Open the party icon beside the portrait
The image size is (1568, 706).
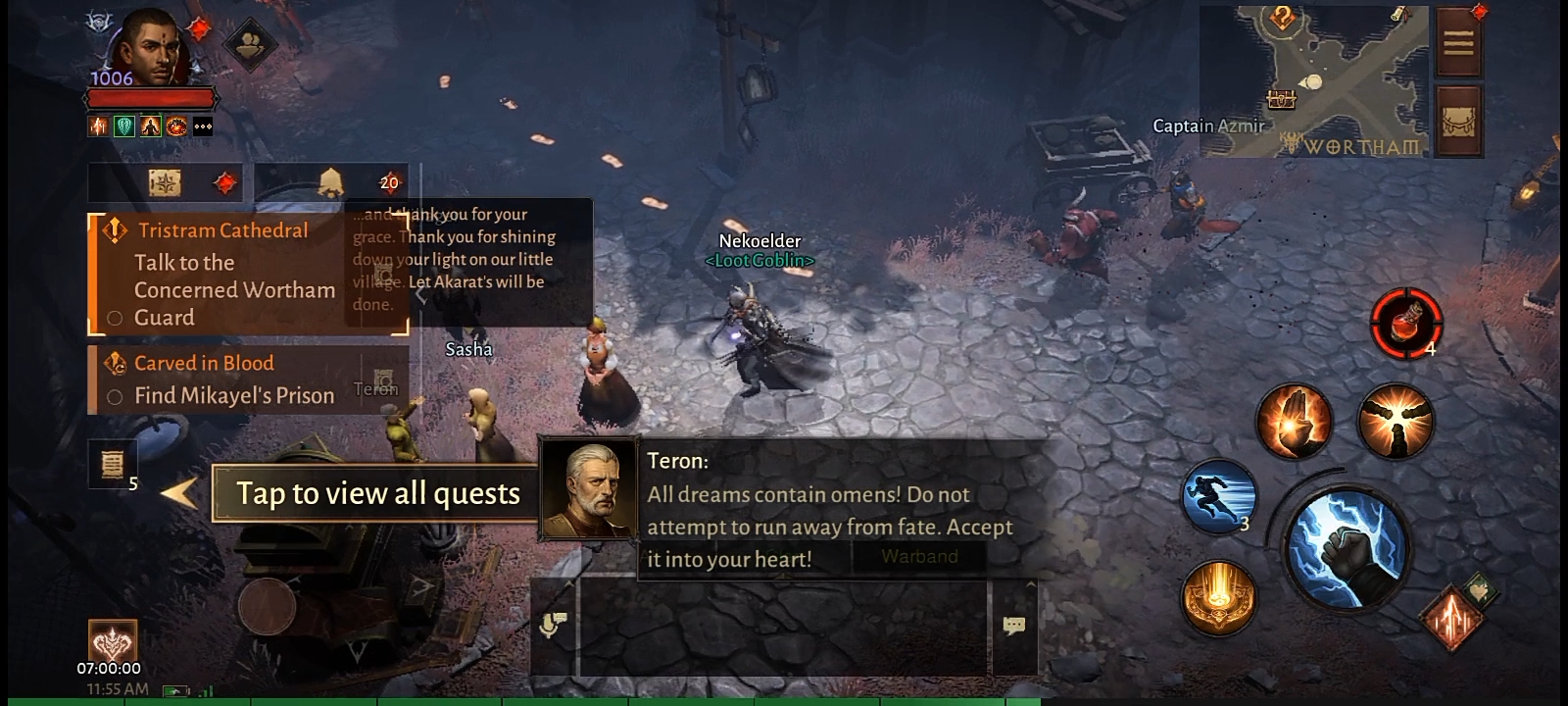coord(251,43)
